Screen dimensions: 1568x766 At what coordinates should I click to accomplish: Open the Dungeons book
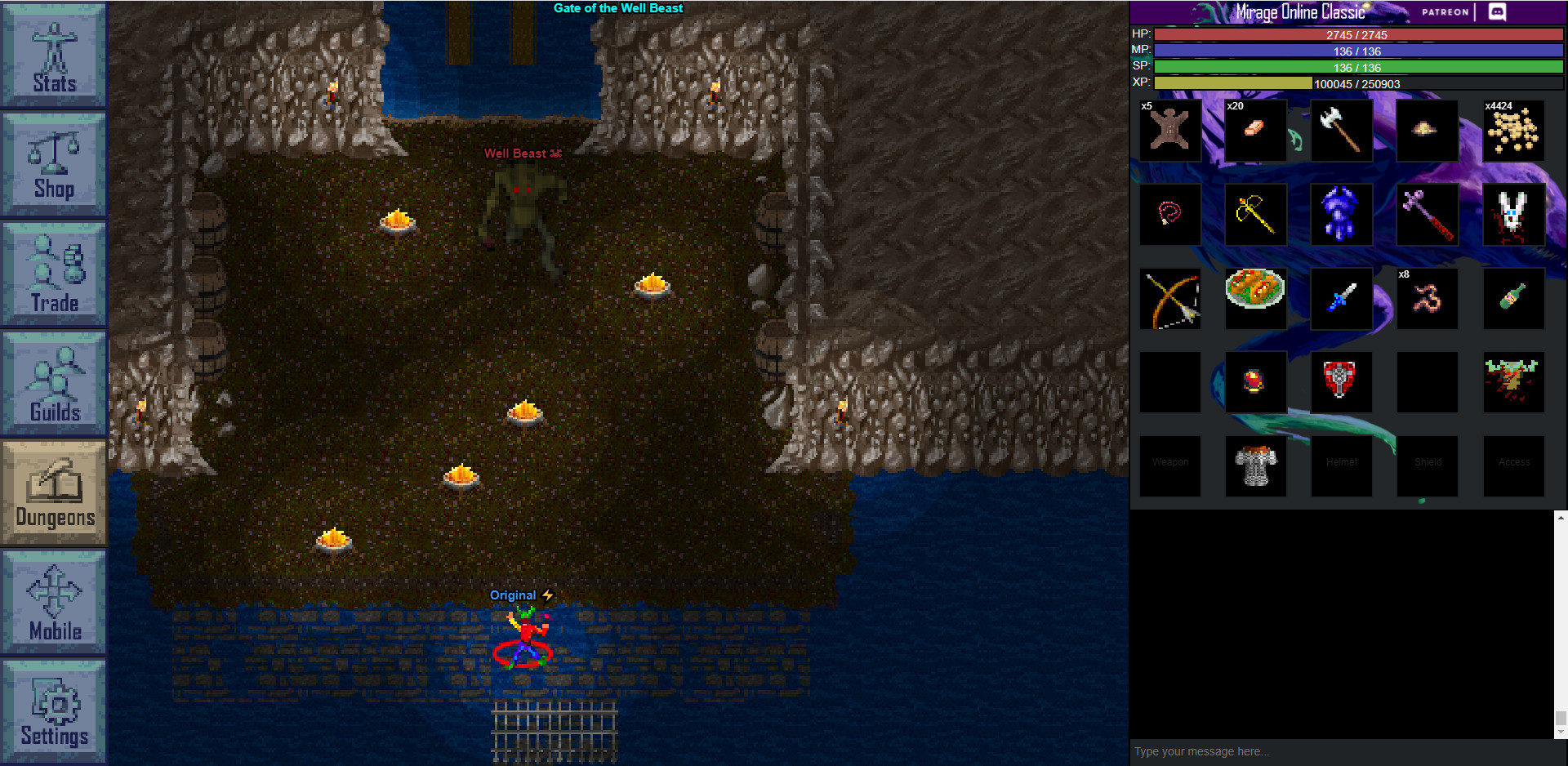point(53,494)
